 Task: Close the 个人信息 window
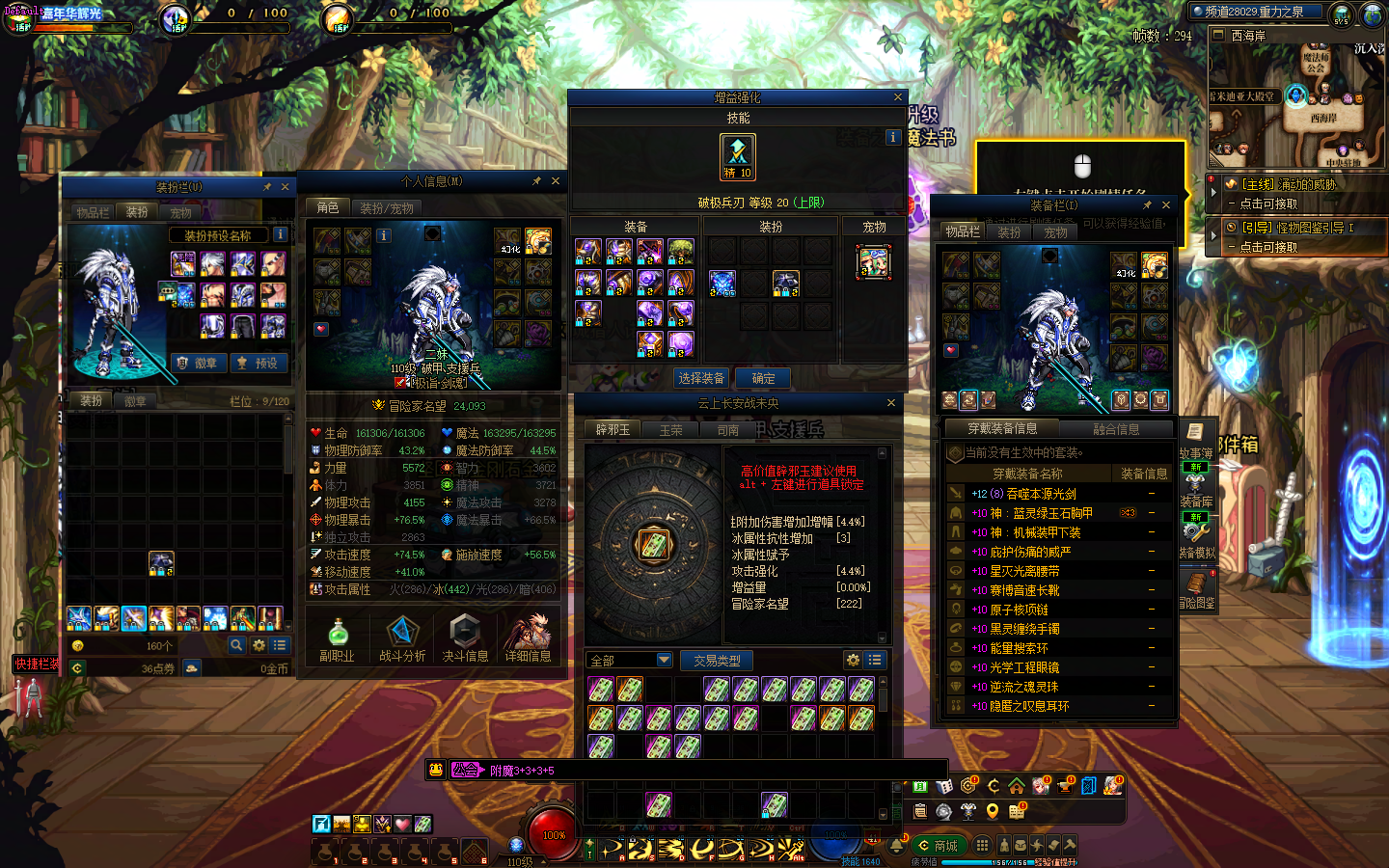[556, 181]
